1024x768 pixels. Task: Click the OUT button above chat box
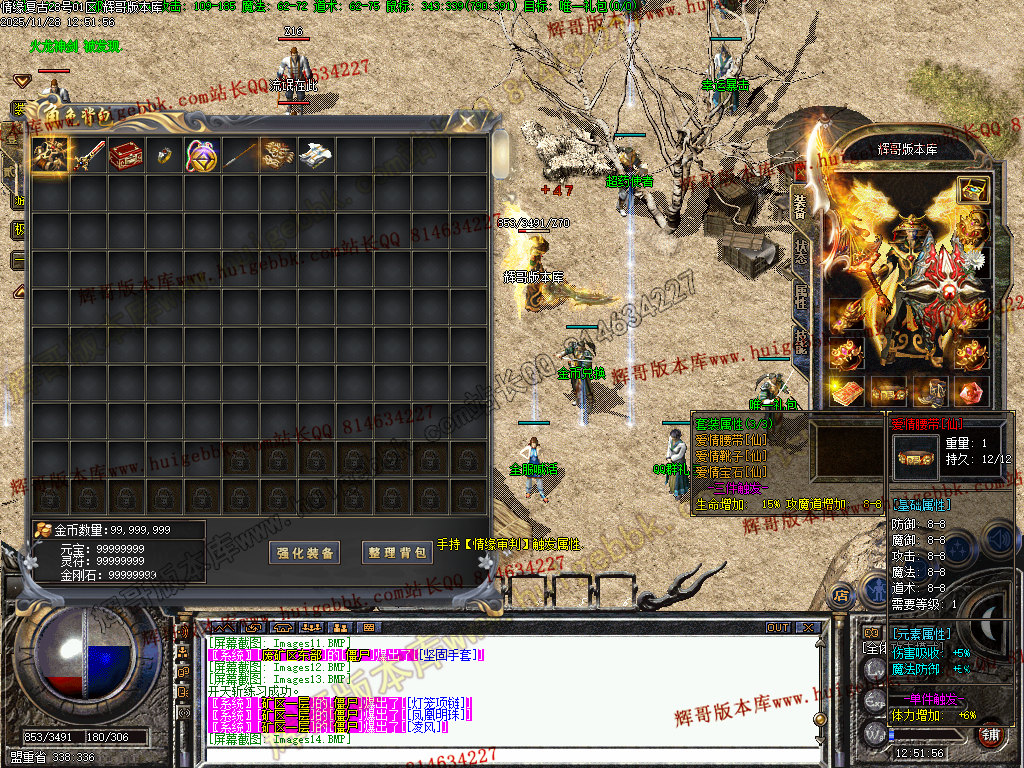coord(778,628)
